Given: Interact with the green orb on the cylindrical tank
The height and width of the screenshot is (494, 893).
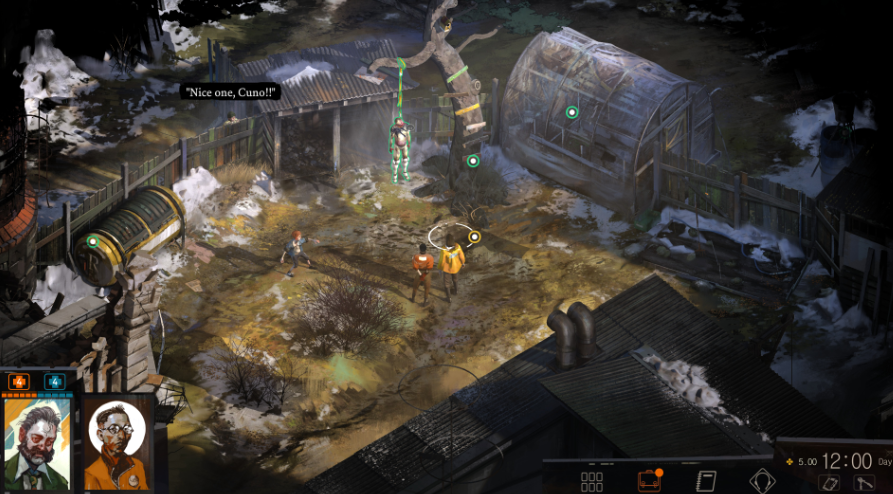Looking at the screenshot, I should (x=93, y=240).
